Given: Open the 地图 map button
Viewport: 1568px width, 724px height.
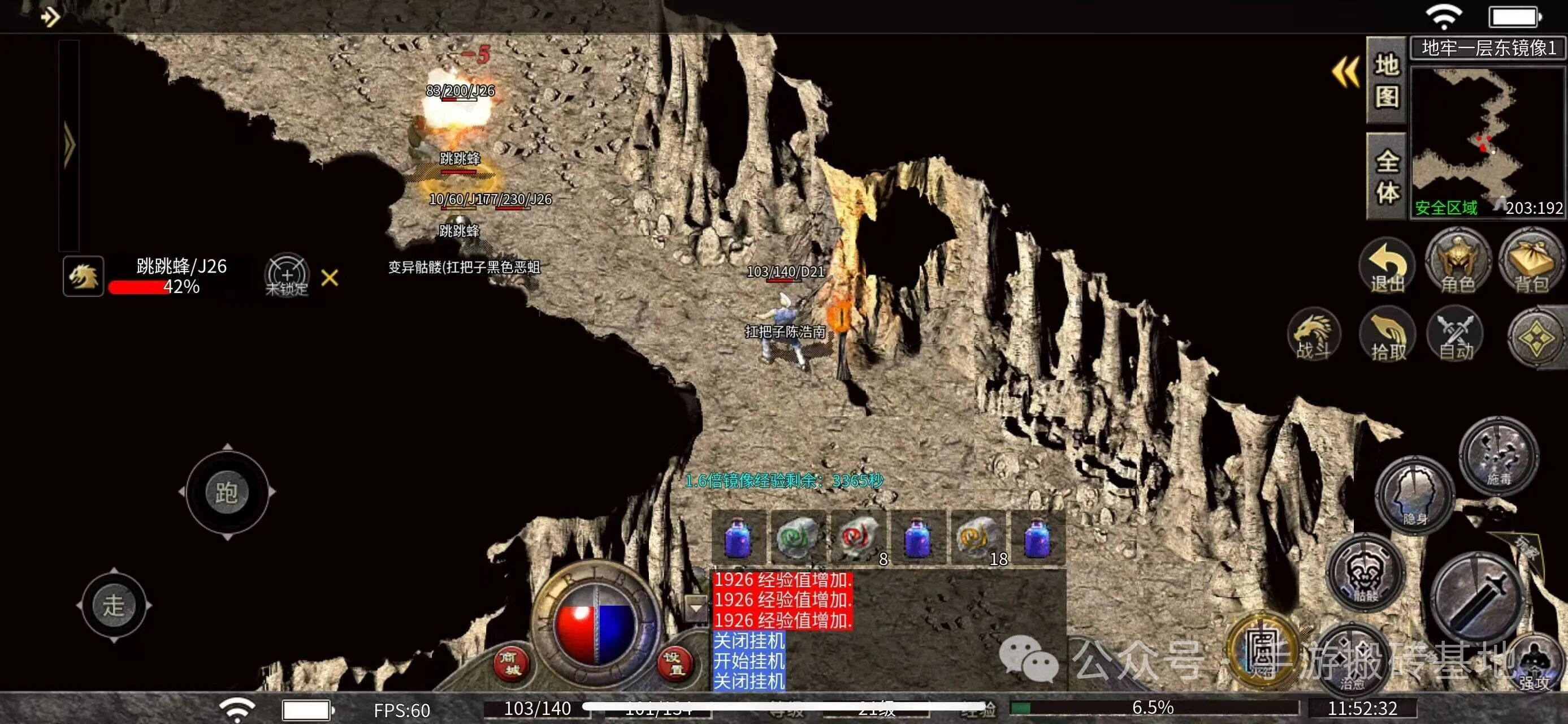Looking at the screenshot, I should (1387, 80).
